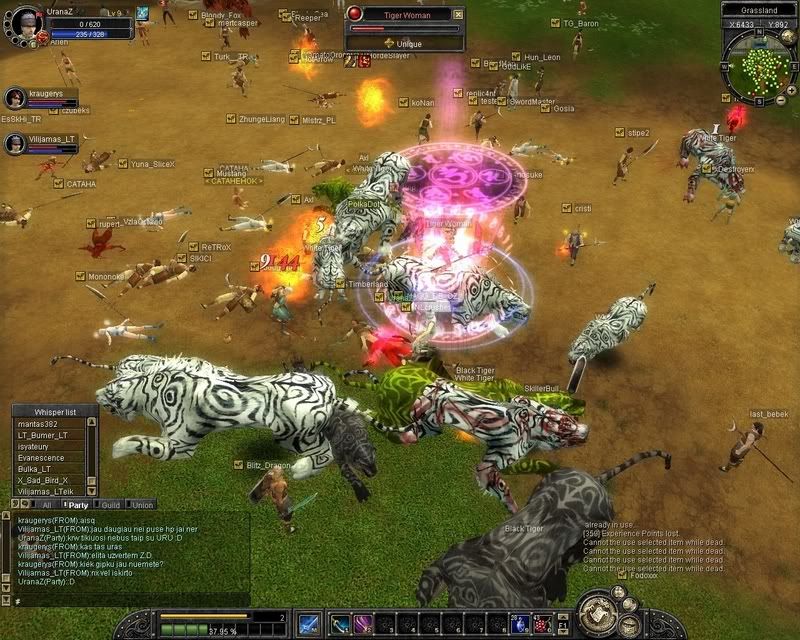Switch chat to the All tab

44,505
